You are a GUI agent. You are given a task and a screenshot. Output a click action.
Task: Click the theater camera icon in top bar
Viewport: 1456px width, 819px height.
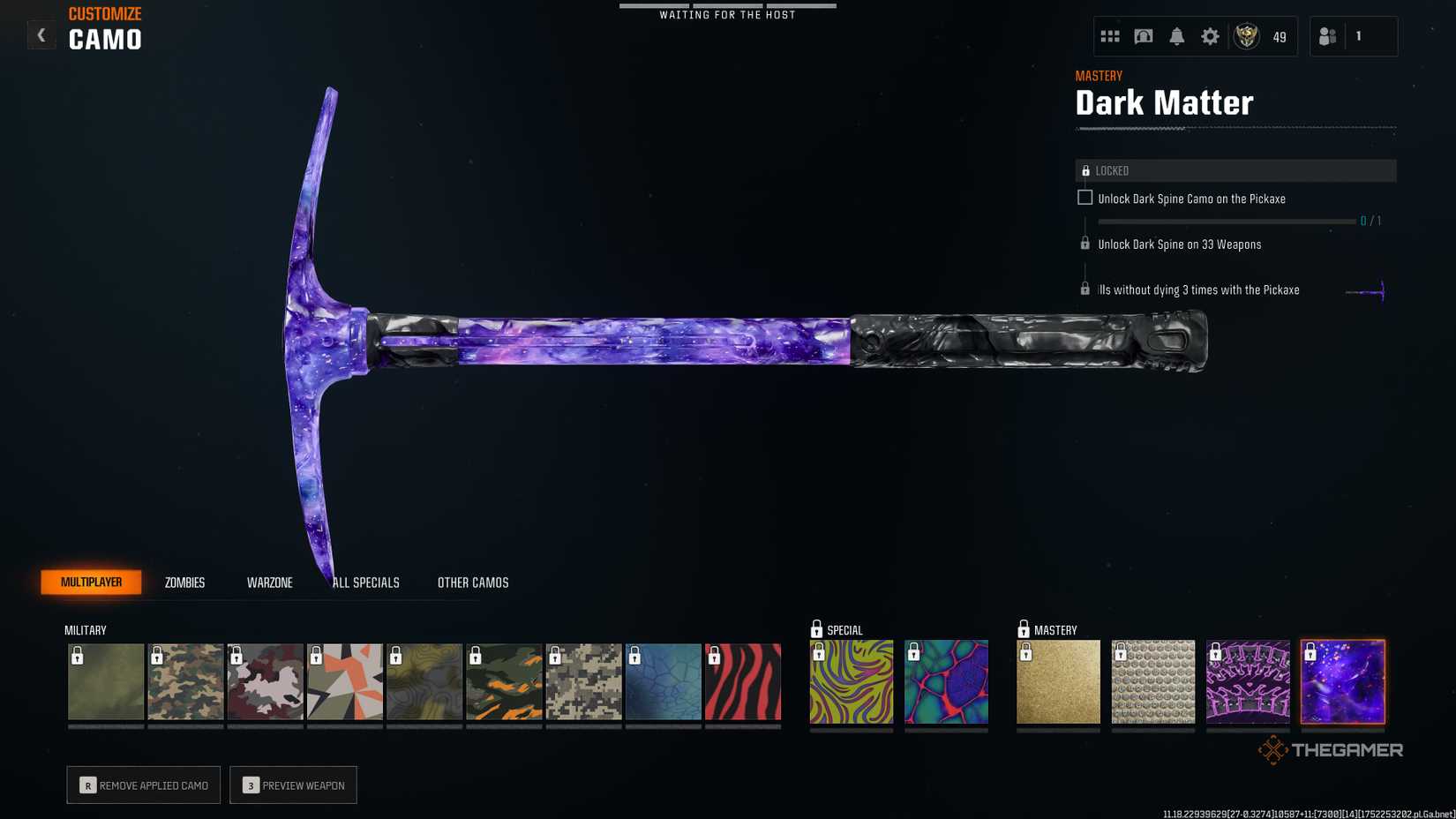1143,36
